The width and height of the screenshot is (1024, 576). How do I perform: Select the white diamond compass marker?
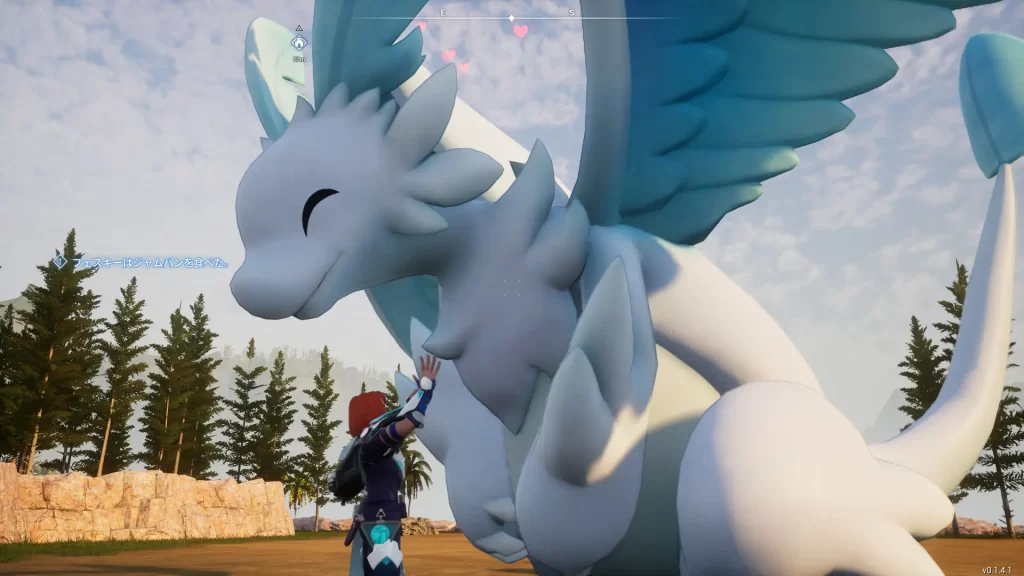[x=511, y=18]
